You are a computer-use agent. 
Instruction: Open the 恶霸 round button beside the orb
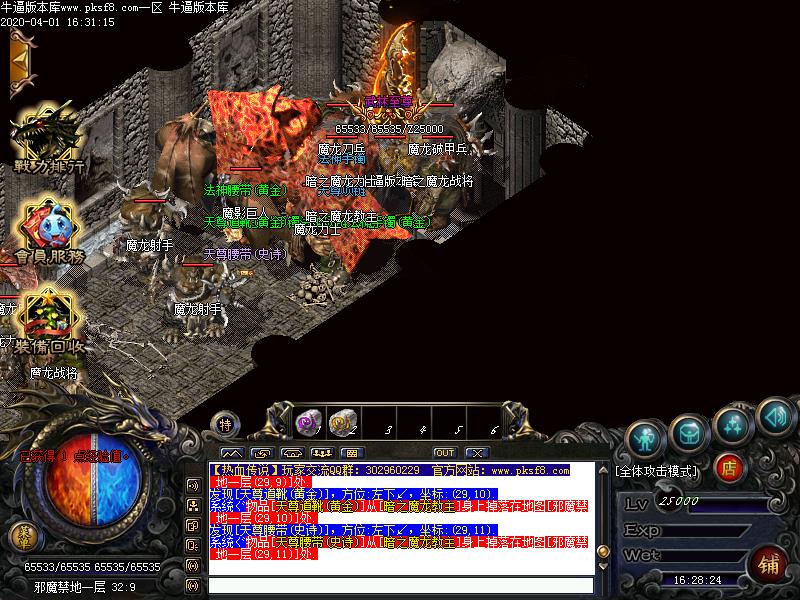[x=21, y=535]
